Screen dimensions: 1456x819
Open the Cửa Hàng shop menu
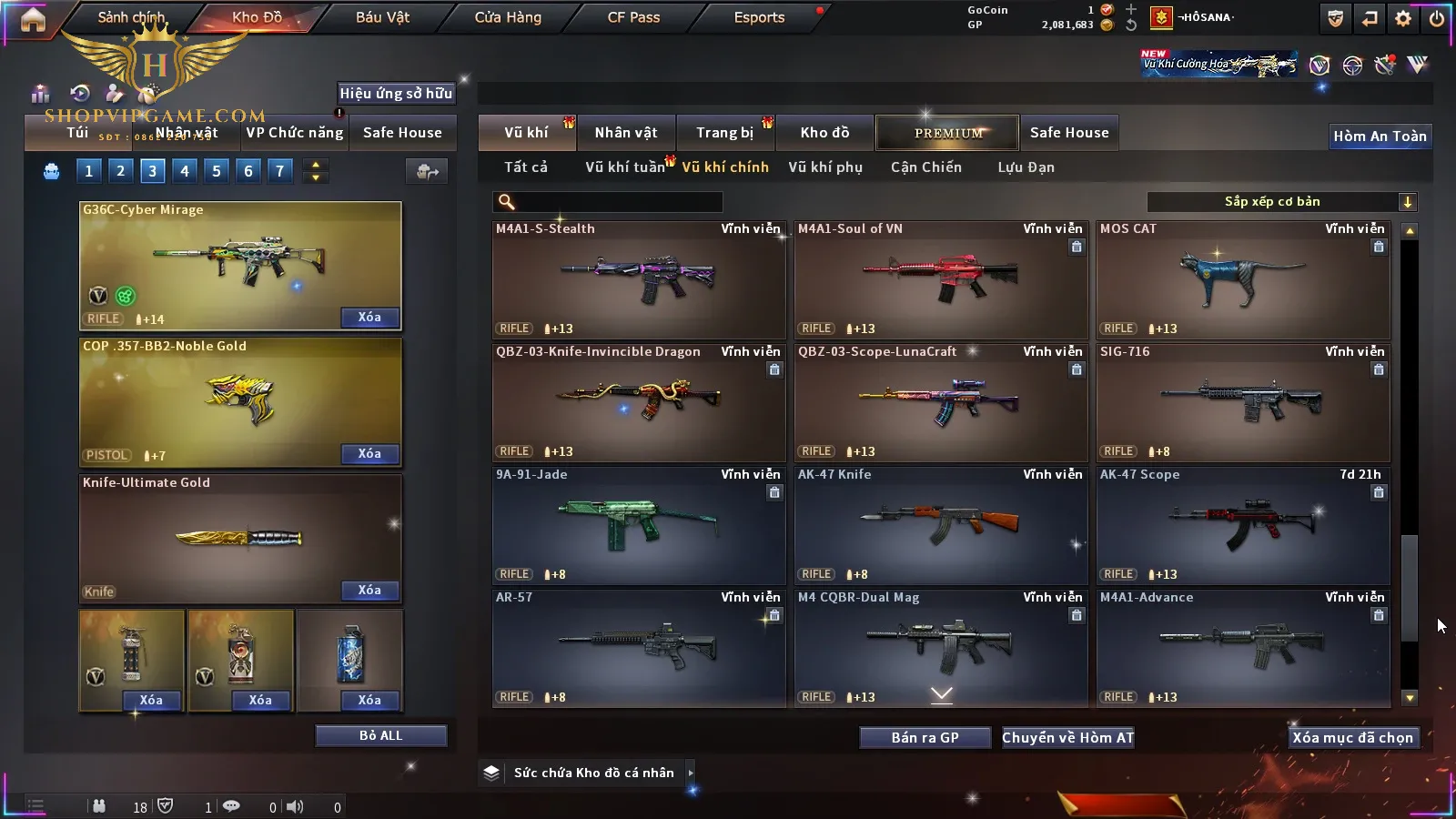508,17
